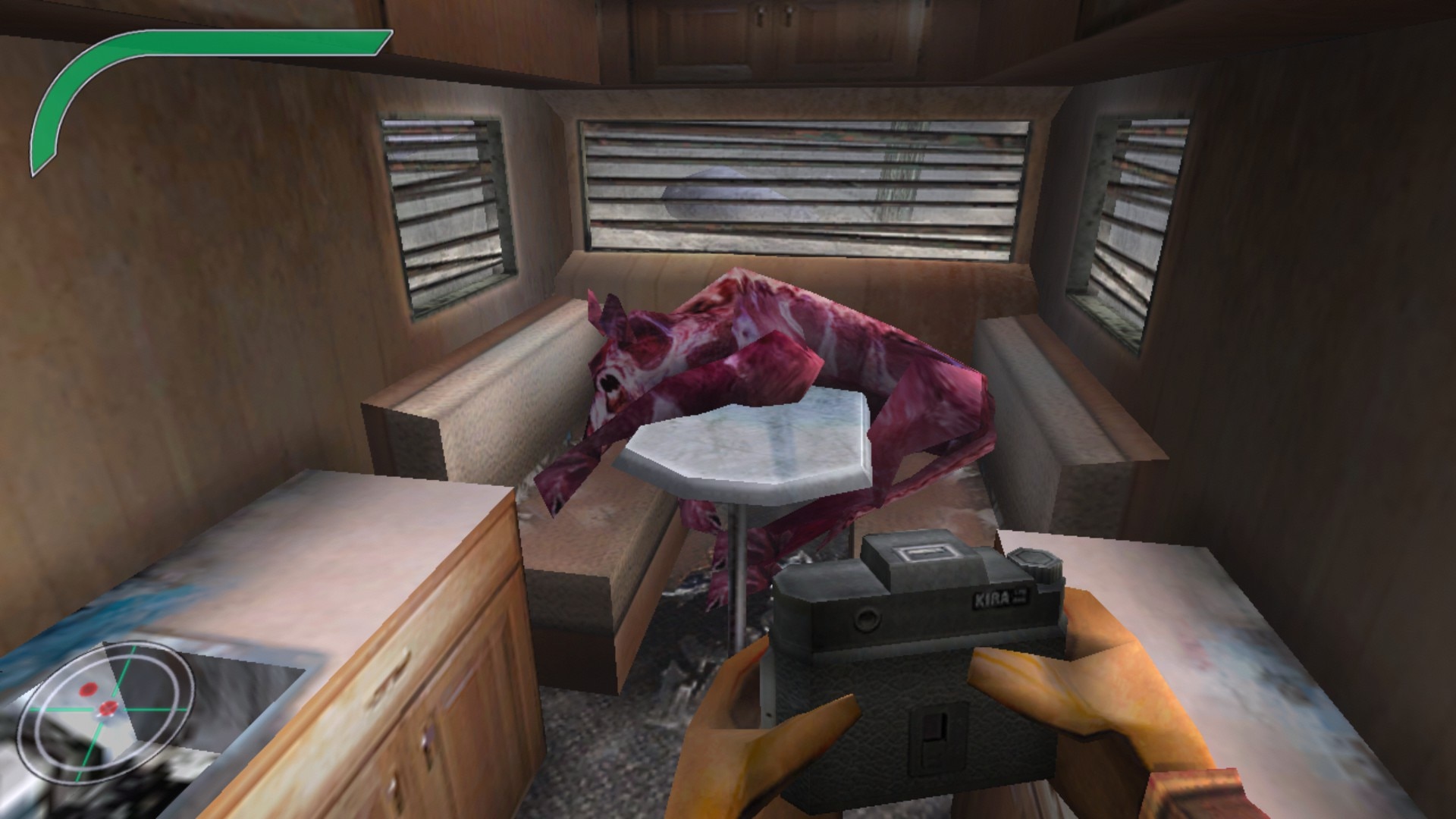Click the circular radar minimap
1456x819 pixels.
106,708
